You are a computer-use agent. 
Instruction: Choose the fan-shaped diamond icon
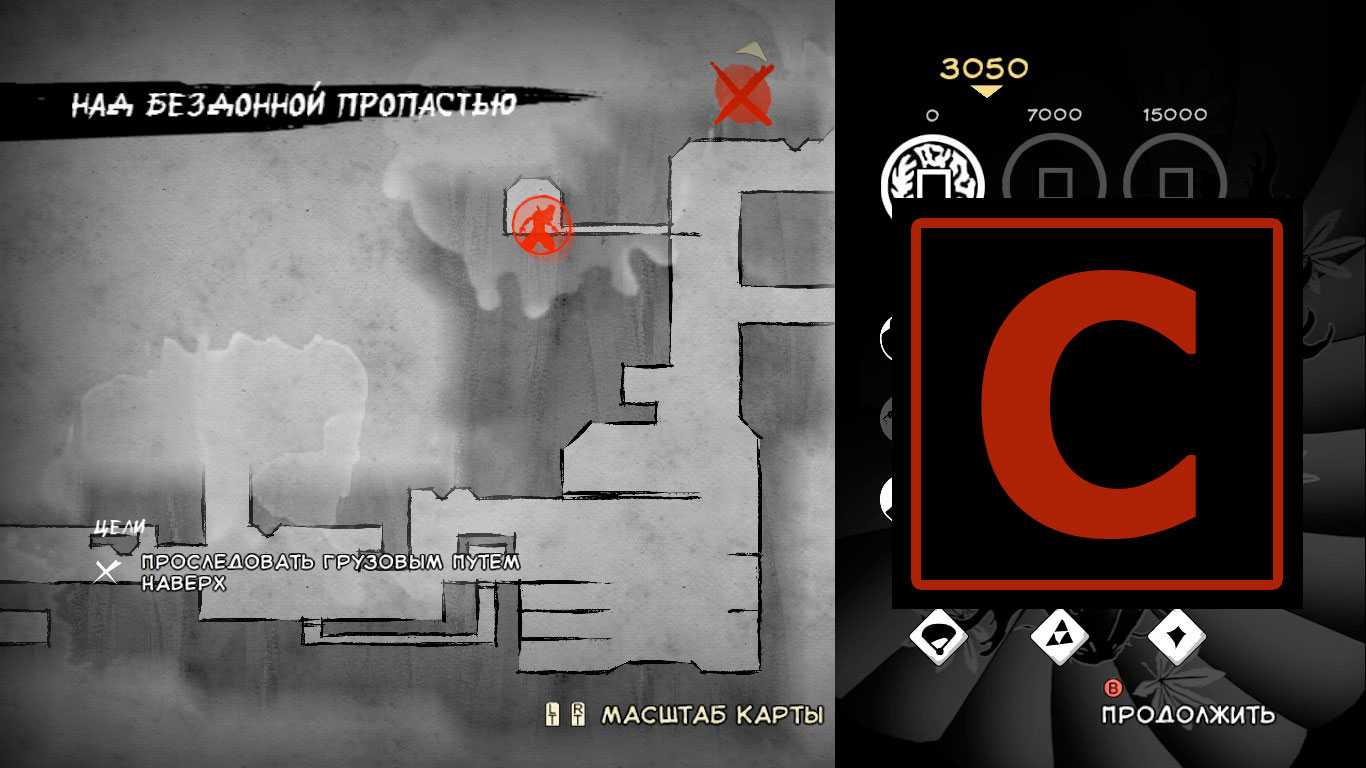(938, 636)
